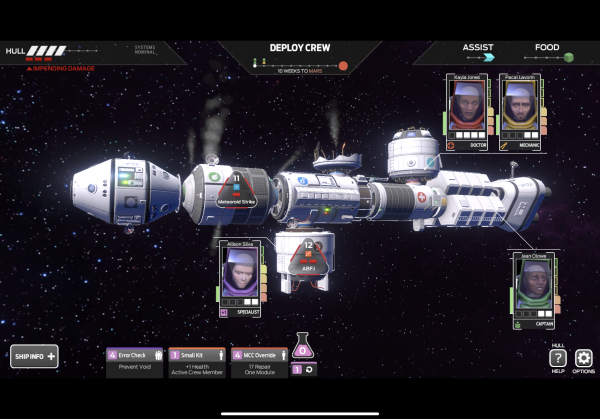Screen dimensions: 600x419
Task: Open the Ship Info panel
Action: pyautogui.click(x=34, y=356)
